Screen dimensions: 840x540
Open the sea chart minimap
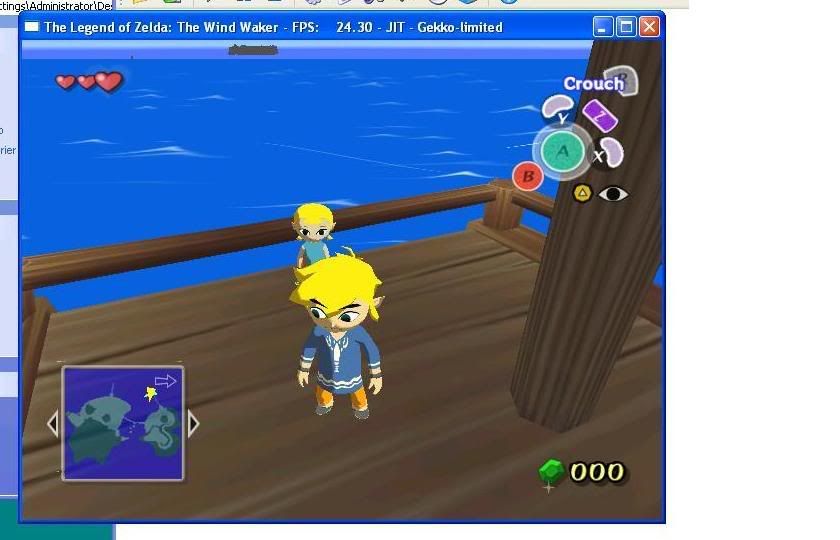(x=123, y=423)
